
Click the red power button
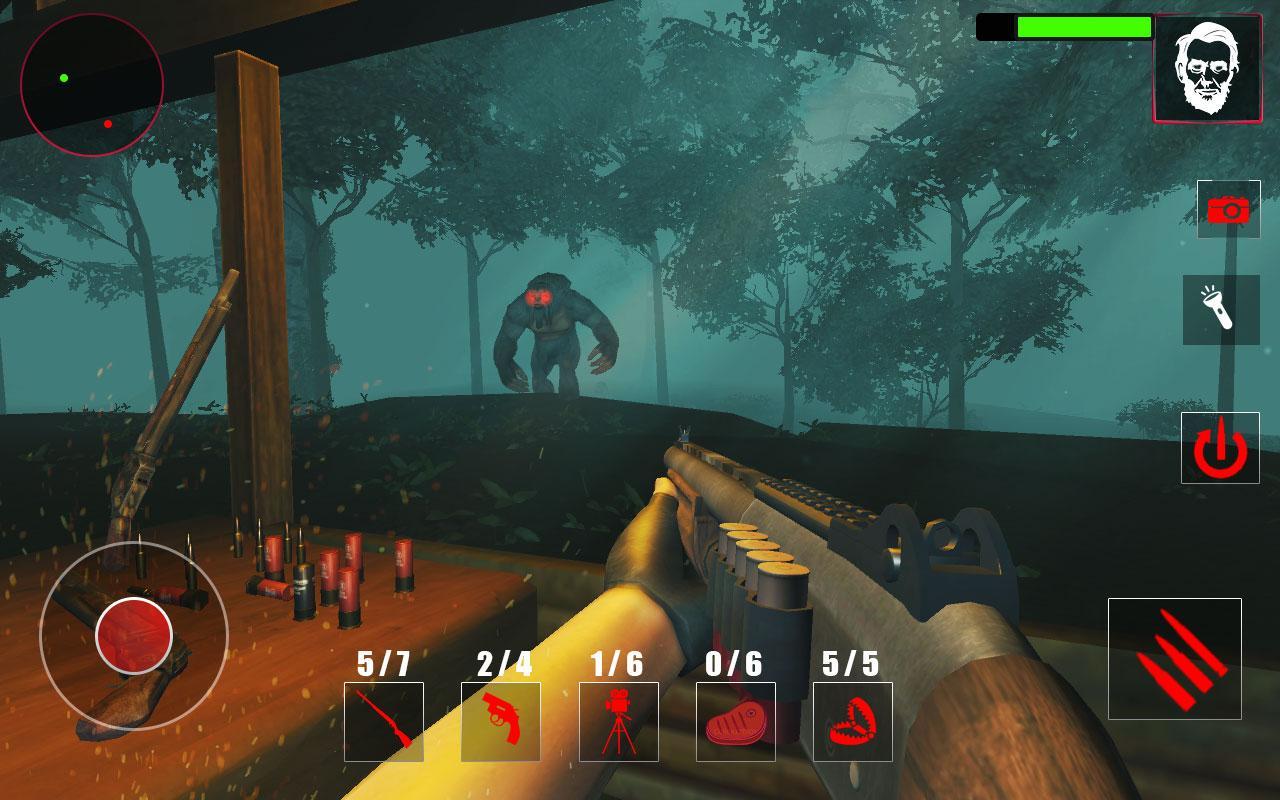(1219, 447)
